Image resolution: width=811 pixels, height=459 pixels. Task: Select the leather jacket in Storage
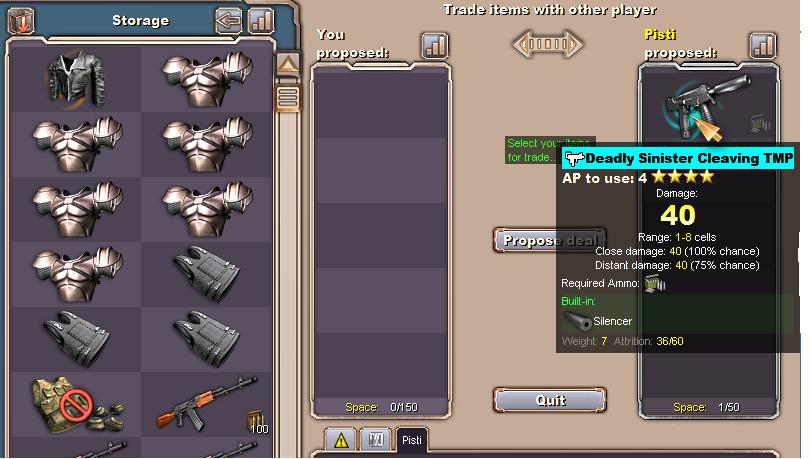pyautogui.click(x=75, y=79)
